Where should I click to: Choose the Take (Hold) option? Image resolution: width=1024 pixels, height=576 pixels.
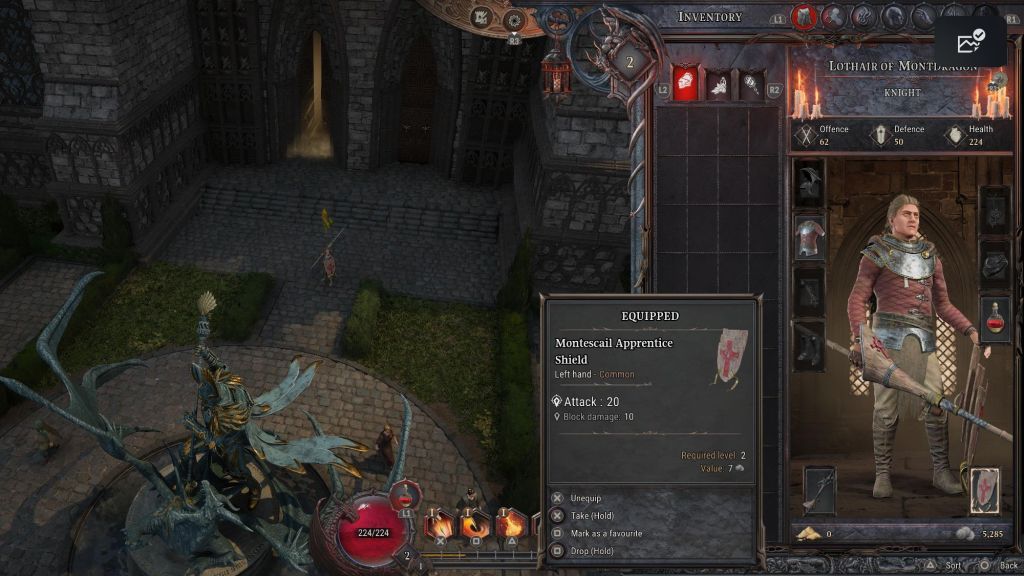(594, 515)
